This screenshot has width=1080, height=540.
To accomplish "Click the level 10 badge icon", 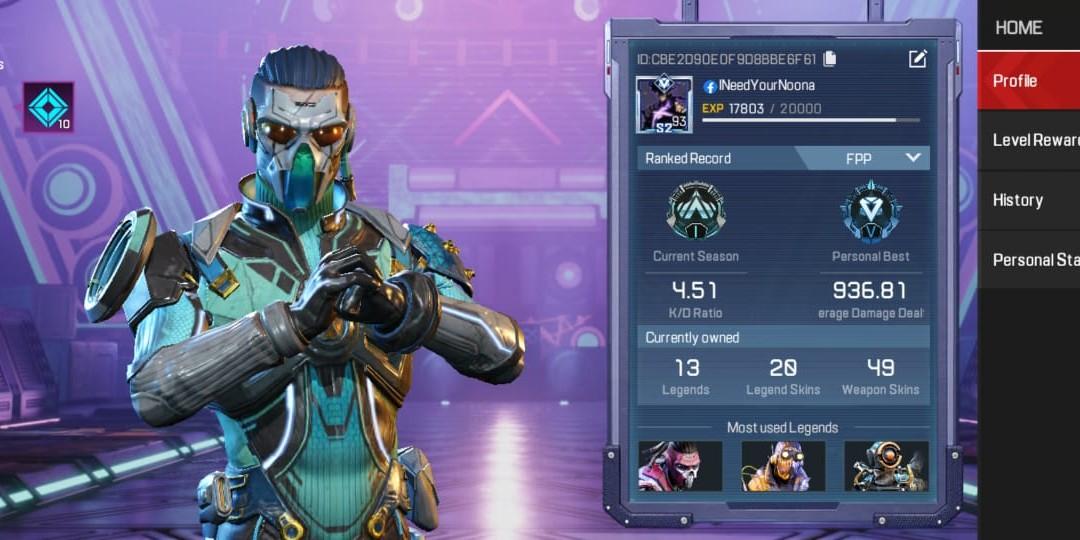I will point(49,108).
